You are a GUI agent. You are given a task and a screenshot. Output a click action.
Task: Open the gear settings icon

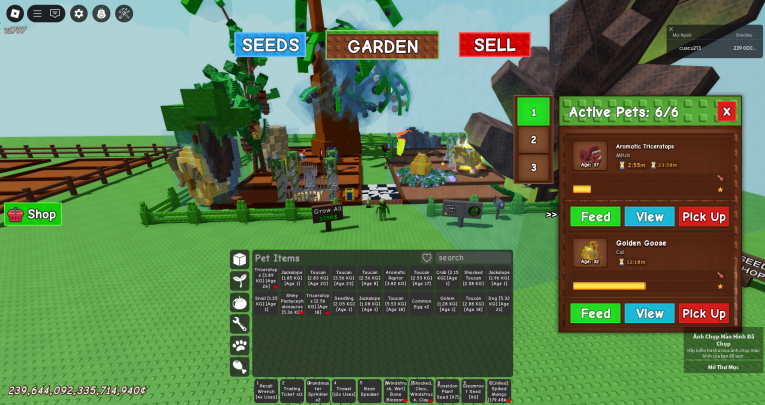(79, 13)
